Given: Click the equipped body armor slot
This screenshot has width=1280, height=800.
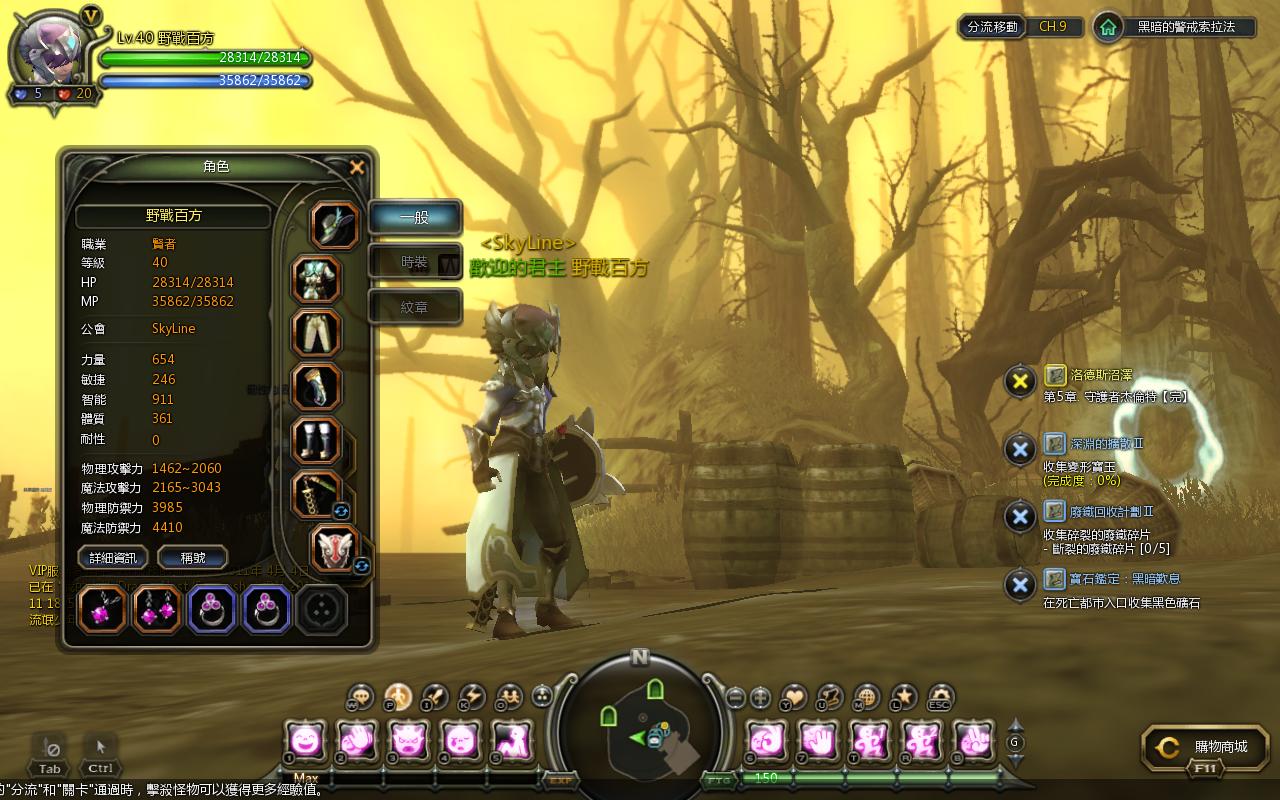Looking at the screenshot, I should click(317, 280).
